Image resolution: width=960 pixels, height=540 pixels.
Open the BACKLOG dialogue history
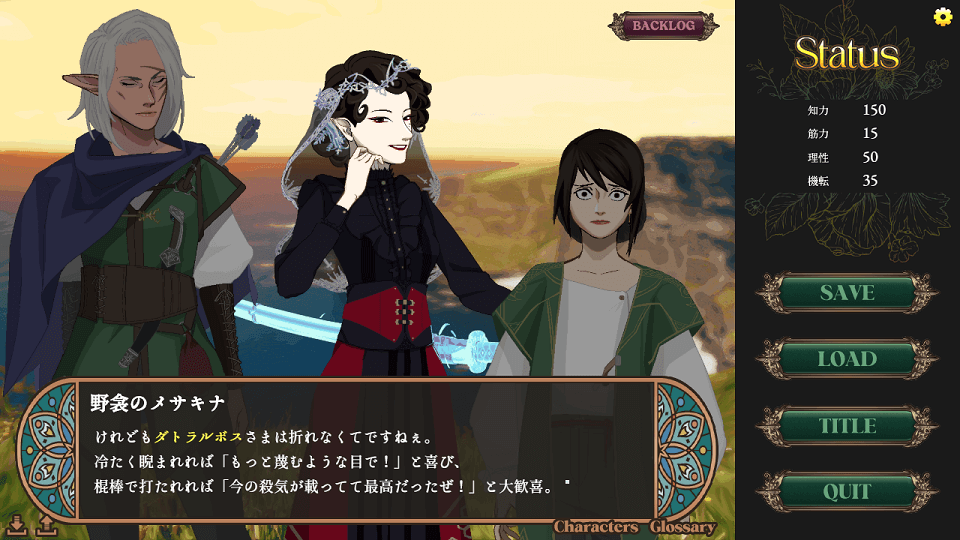pyautogui.click(x=663, y=26)
